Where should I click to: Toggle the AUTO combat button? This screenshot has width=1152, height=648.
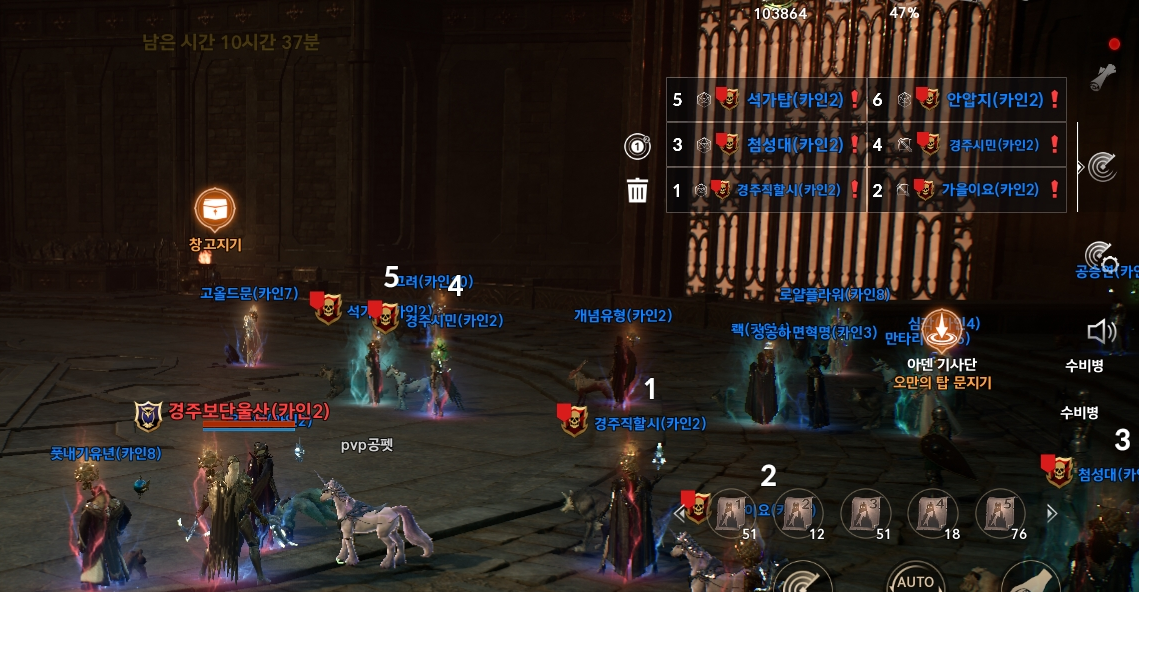[916, 580]
